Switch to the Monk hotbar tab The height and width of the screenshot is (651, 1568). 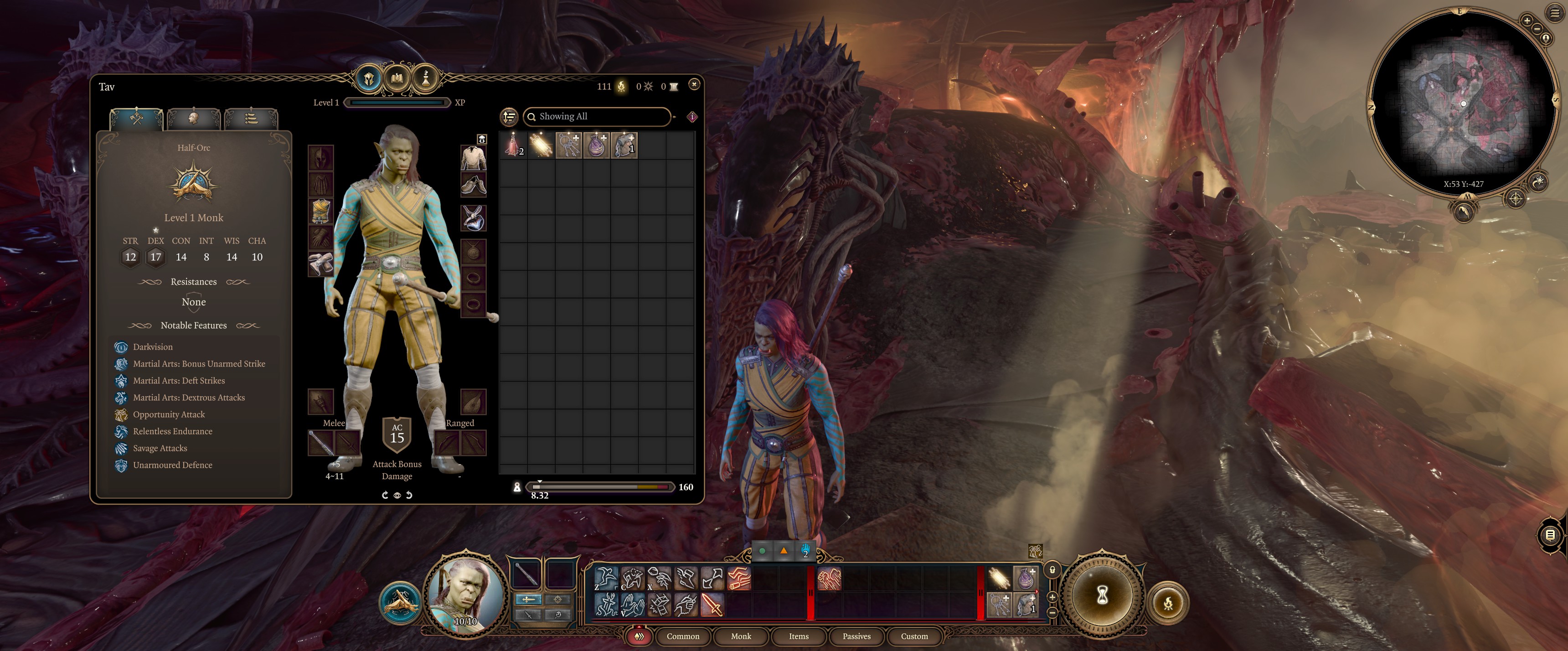(740, 636)
